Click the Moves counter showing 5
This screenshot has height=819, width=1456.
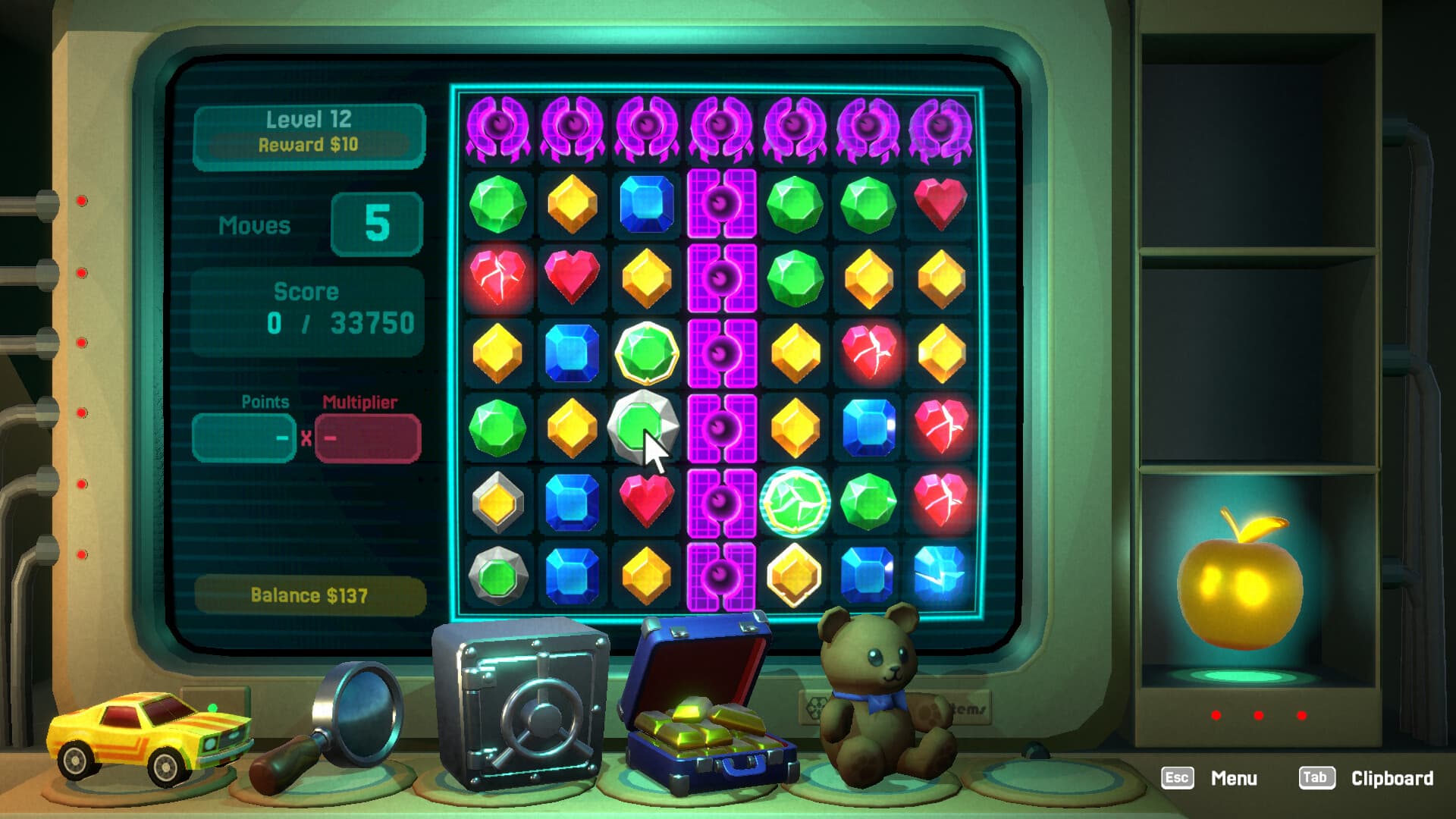click(377, 224)
